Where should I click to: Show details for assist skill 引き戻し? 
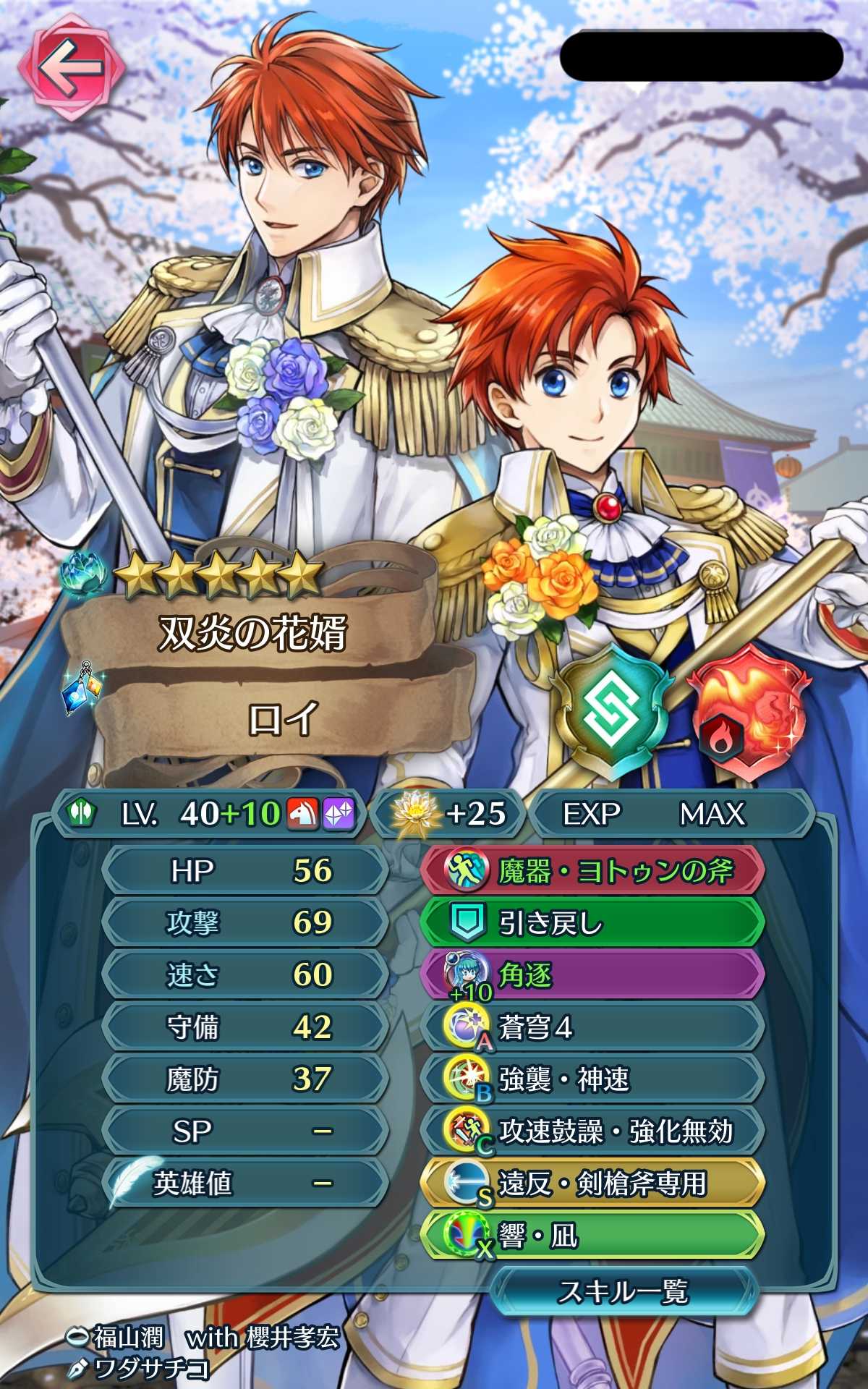pyautogui.click(x=592, y=923)
